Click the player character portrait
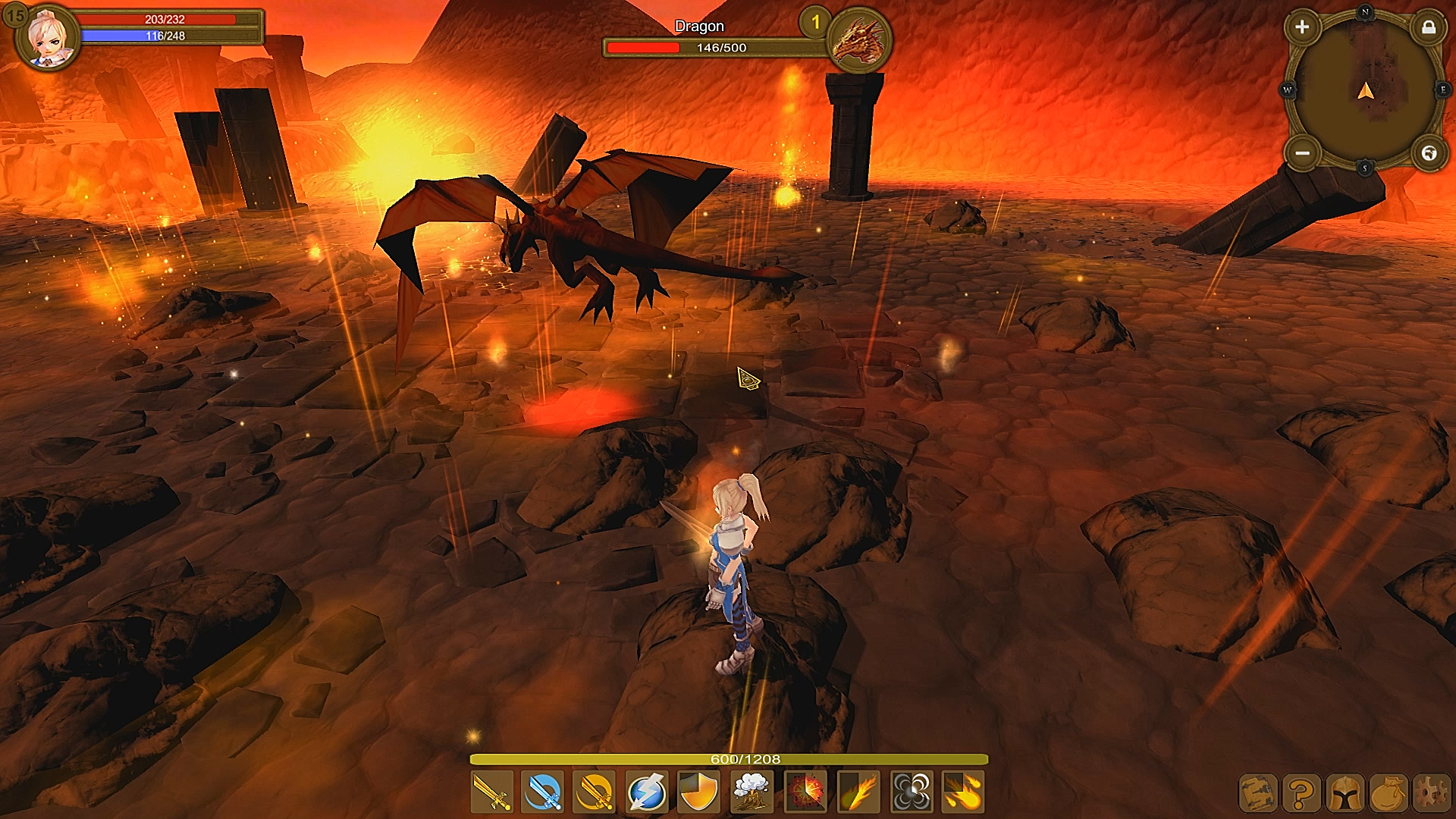 coord(50,36)
